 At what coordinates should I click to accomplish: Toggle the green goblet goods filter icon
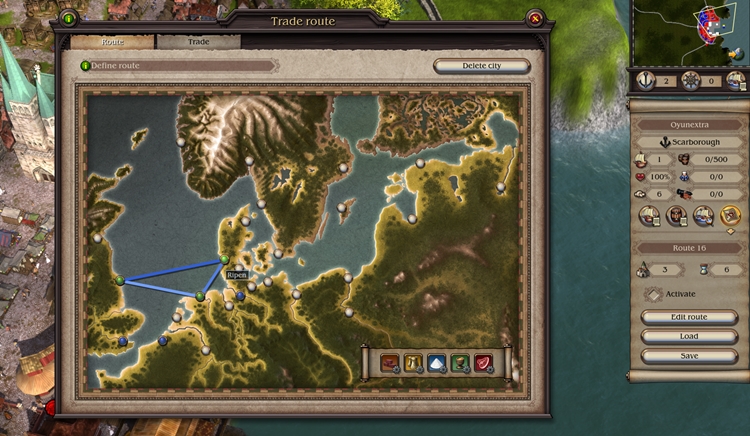tap(460, 364)
